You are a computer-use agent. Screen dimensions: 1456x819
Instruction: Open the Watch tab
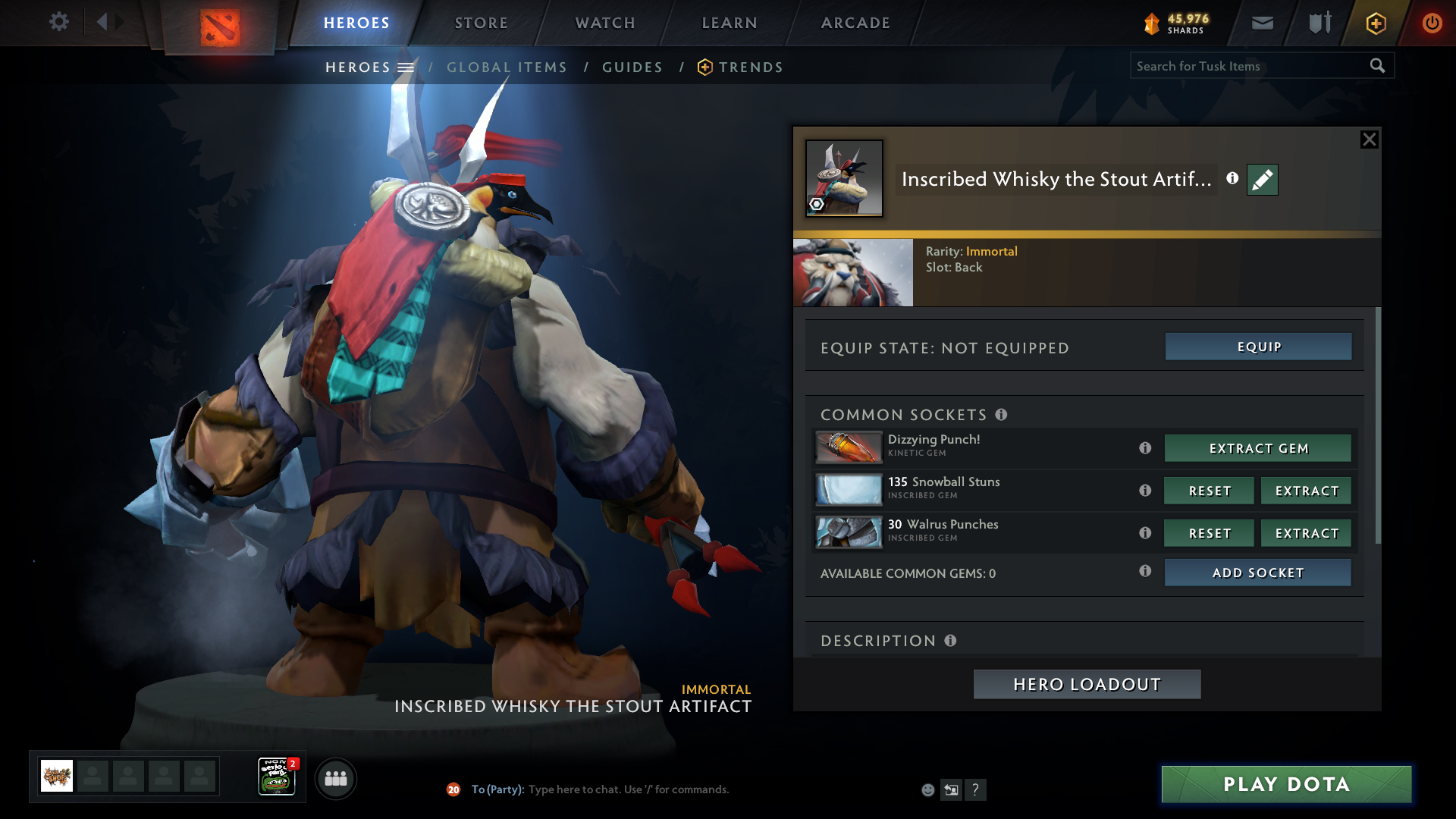[605, 23]
